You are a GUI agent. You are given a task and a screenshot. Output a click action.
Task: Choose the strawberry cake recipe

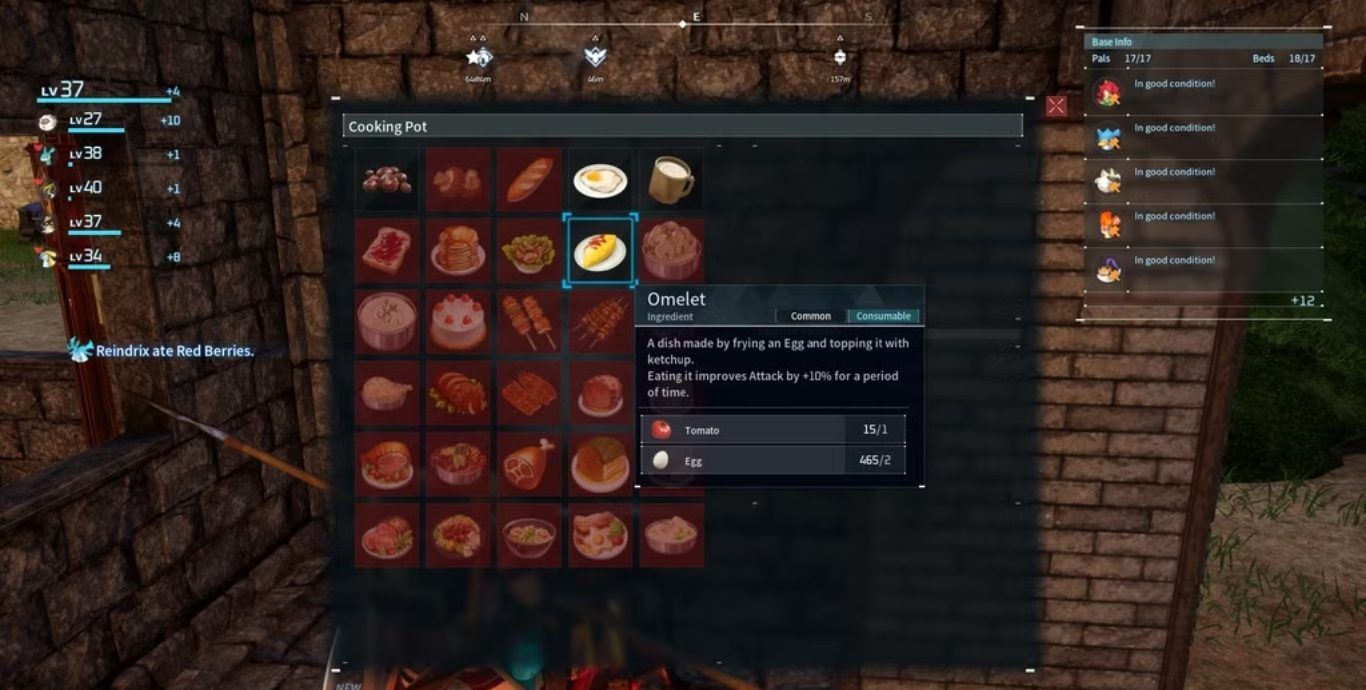pyautogui.click(x=458, y=321)
